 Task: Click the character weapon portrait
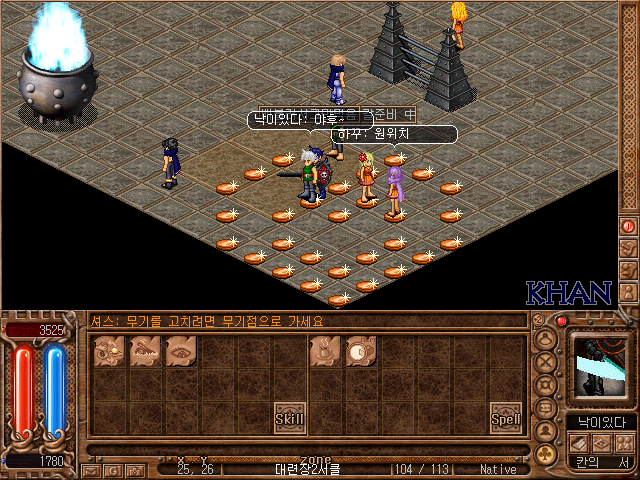[601, 367]
